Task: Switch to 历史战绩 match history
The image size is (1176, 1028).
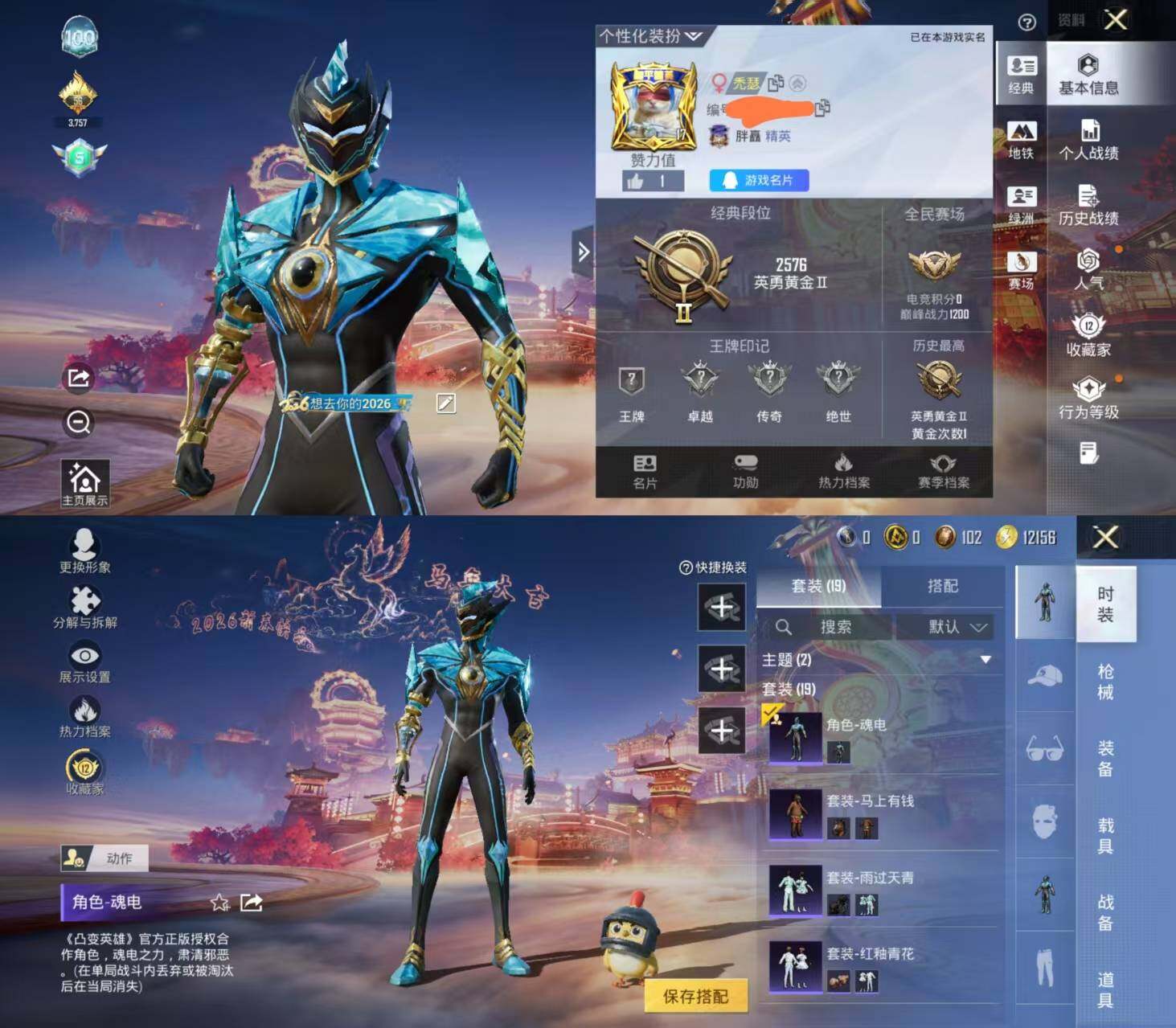Action: (1088, 205)
